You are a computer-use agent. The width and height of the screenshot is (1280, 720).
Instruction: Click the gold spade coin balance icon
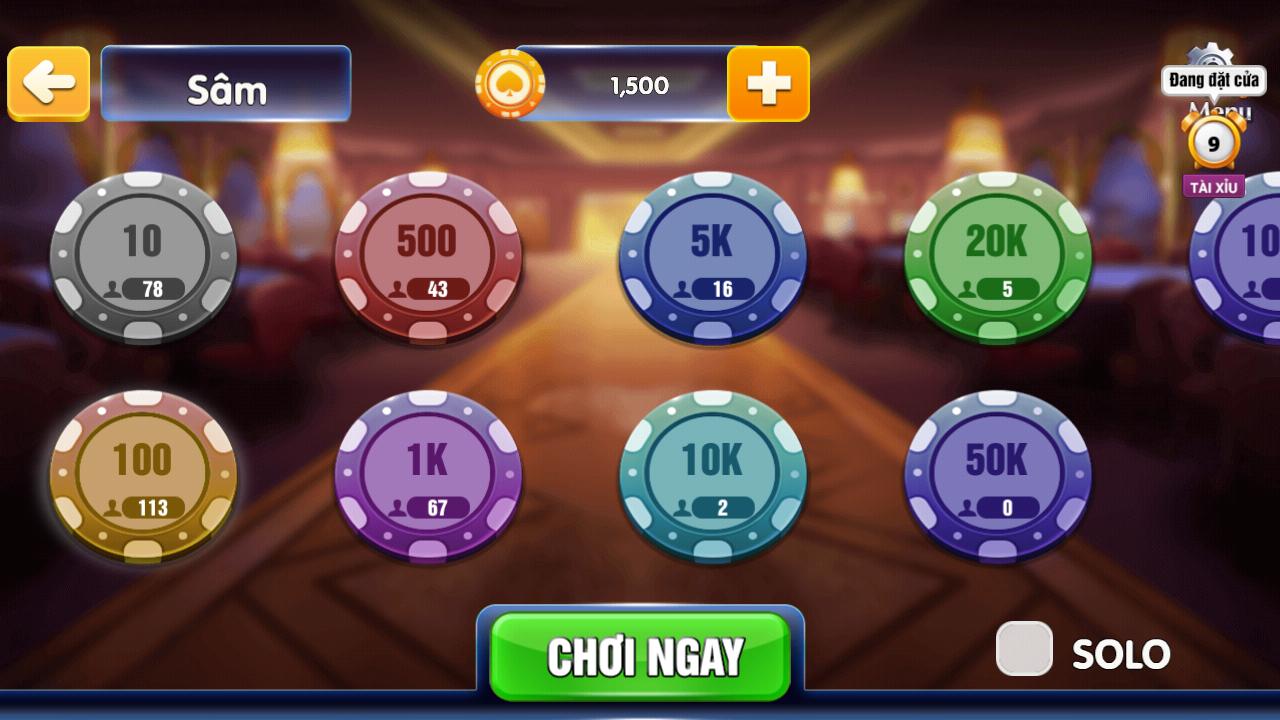coord(512,84)
